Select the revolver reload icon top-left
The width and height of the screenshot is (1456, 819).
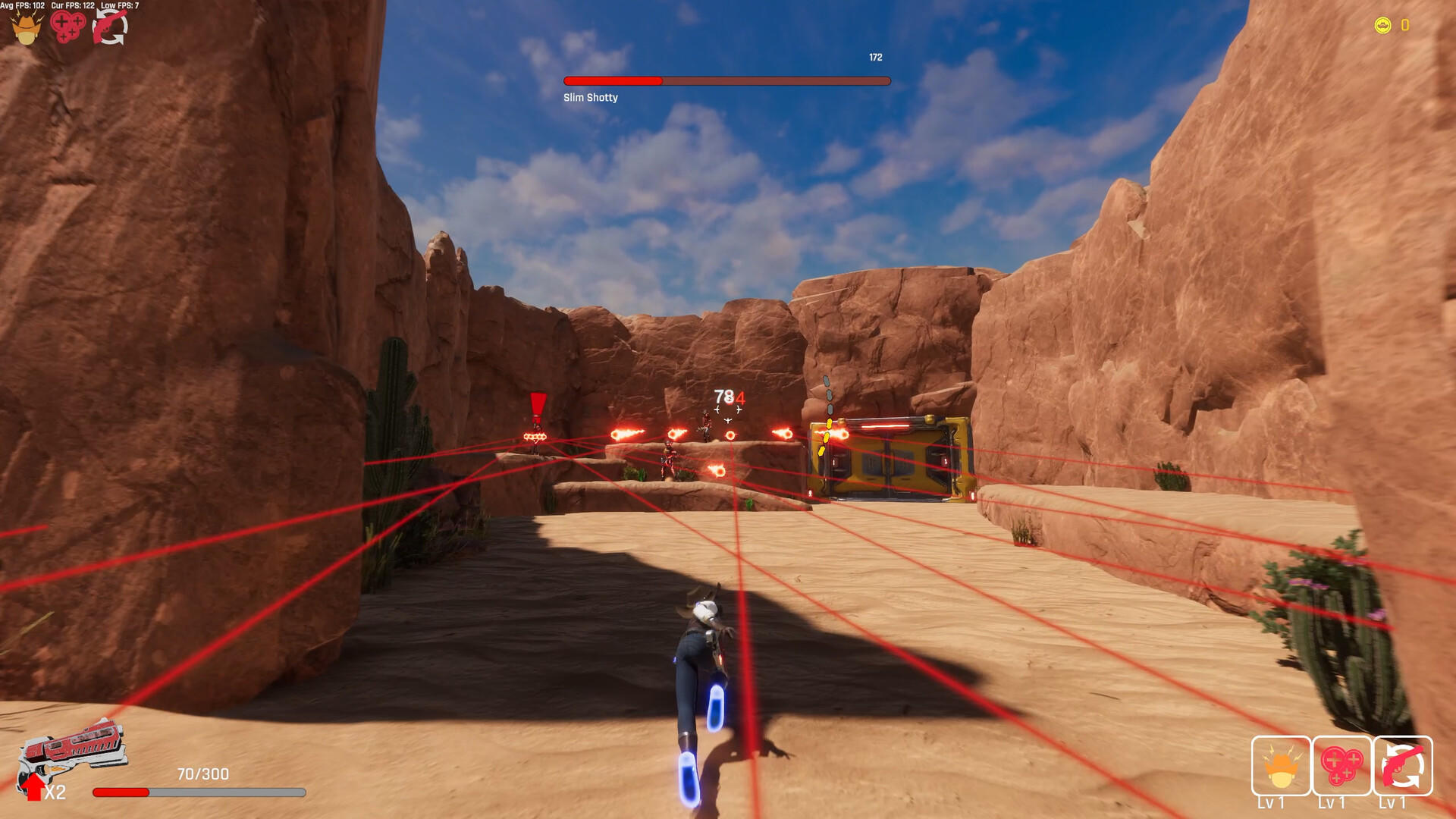pyautogui.click(x=111, y=29)
